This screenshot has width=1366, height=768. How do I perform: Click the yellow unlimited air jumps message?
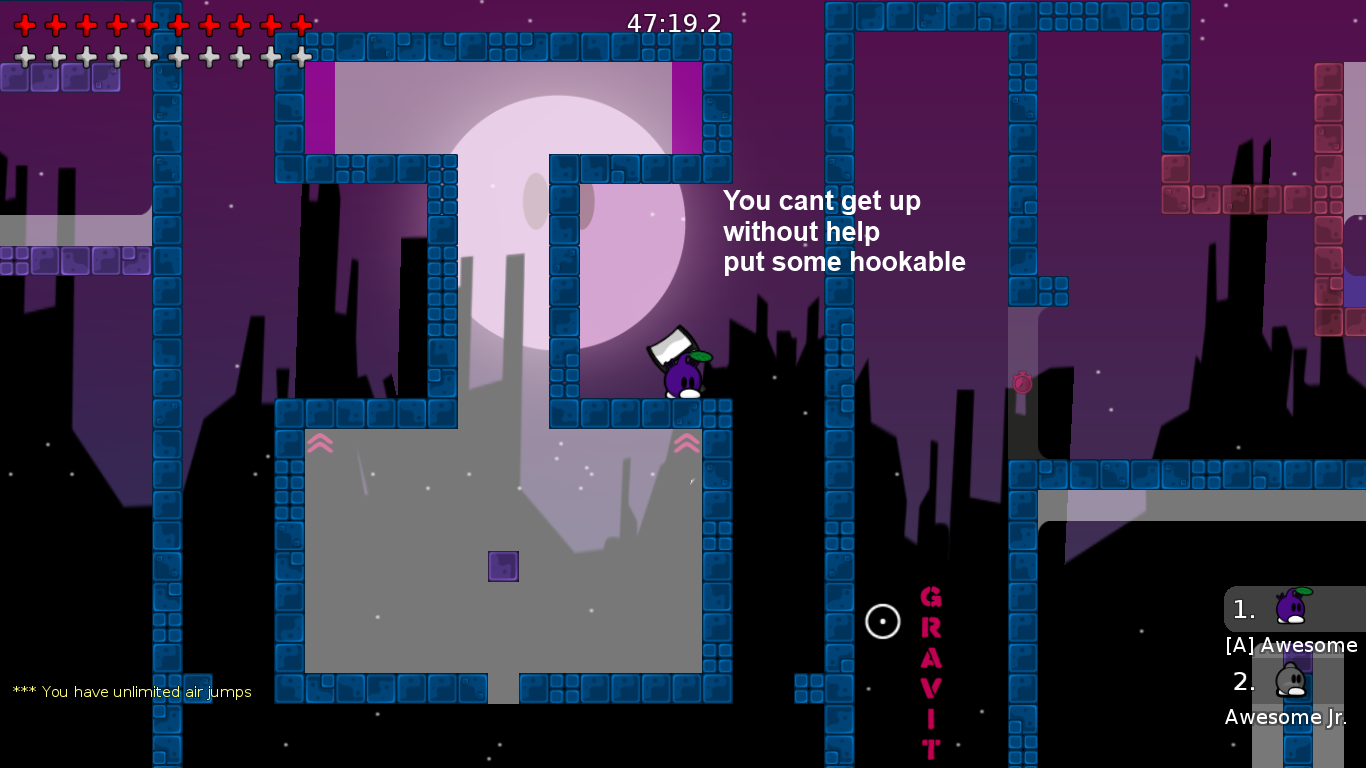coord(130,691)
